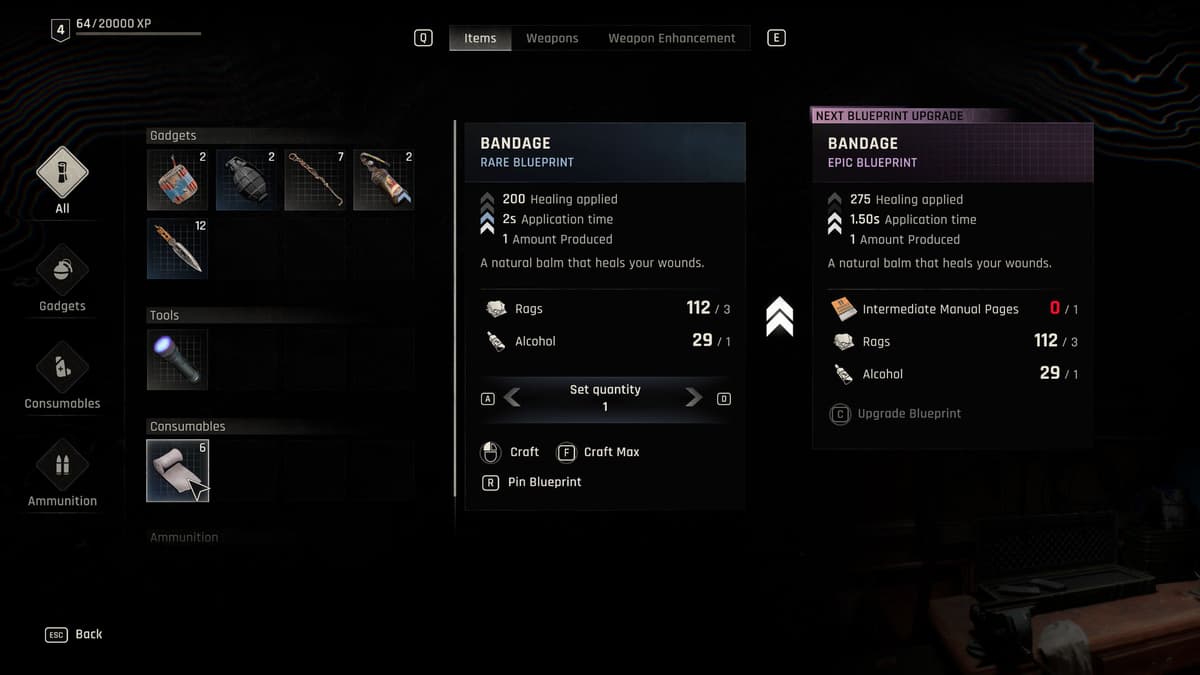Filter crafting list by Ammunition
The height and width of the screenshot is (675, 1200).
[62, 472]
